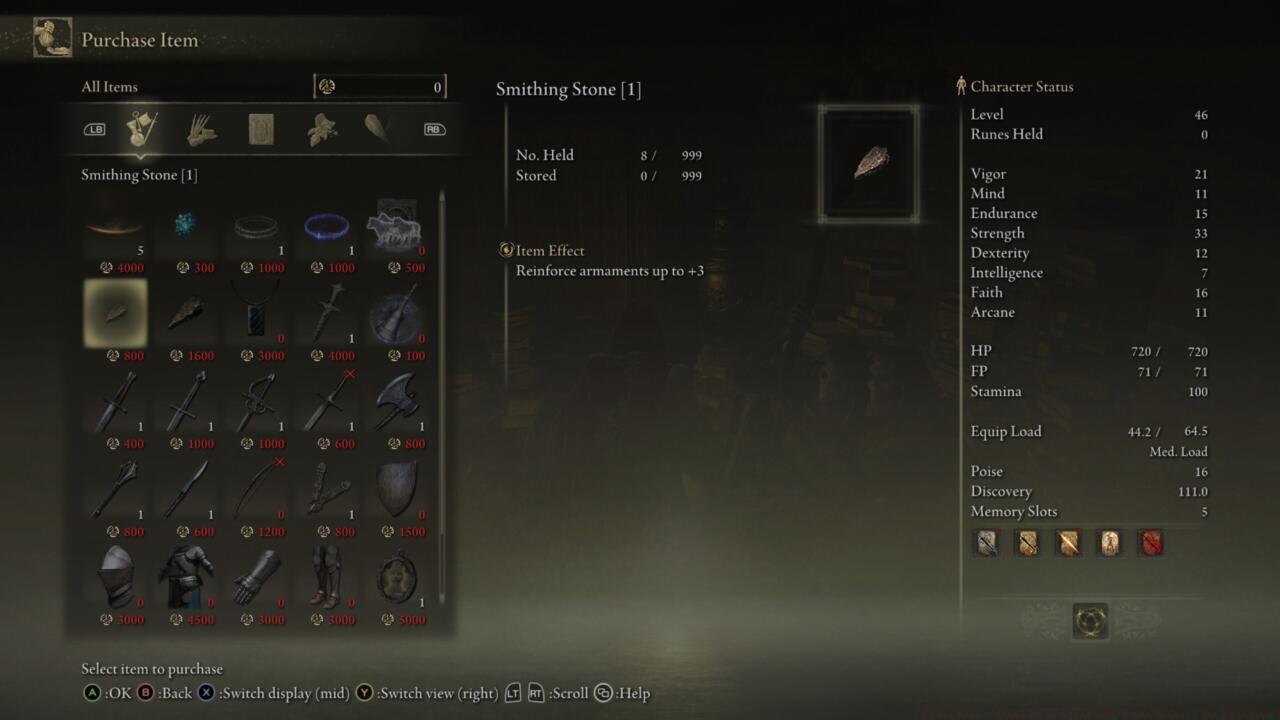Open the pouch icon at the bottom center
Image resolution: width=1280 pixels, height=720 pixels.
(x=1089, y=620)
